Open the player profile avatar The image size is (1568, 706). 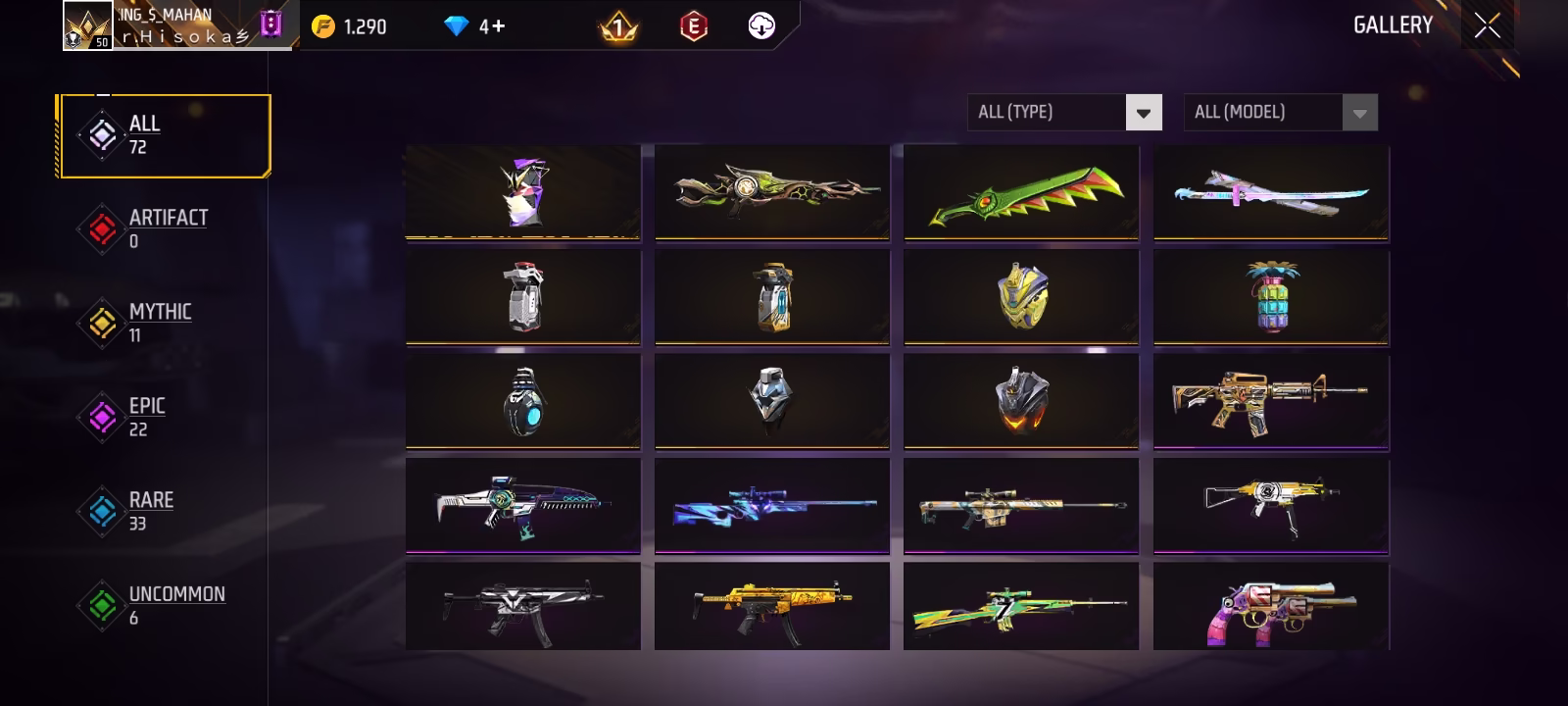87,25
